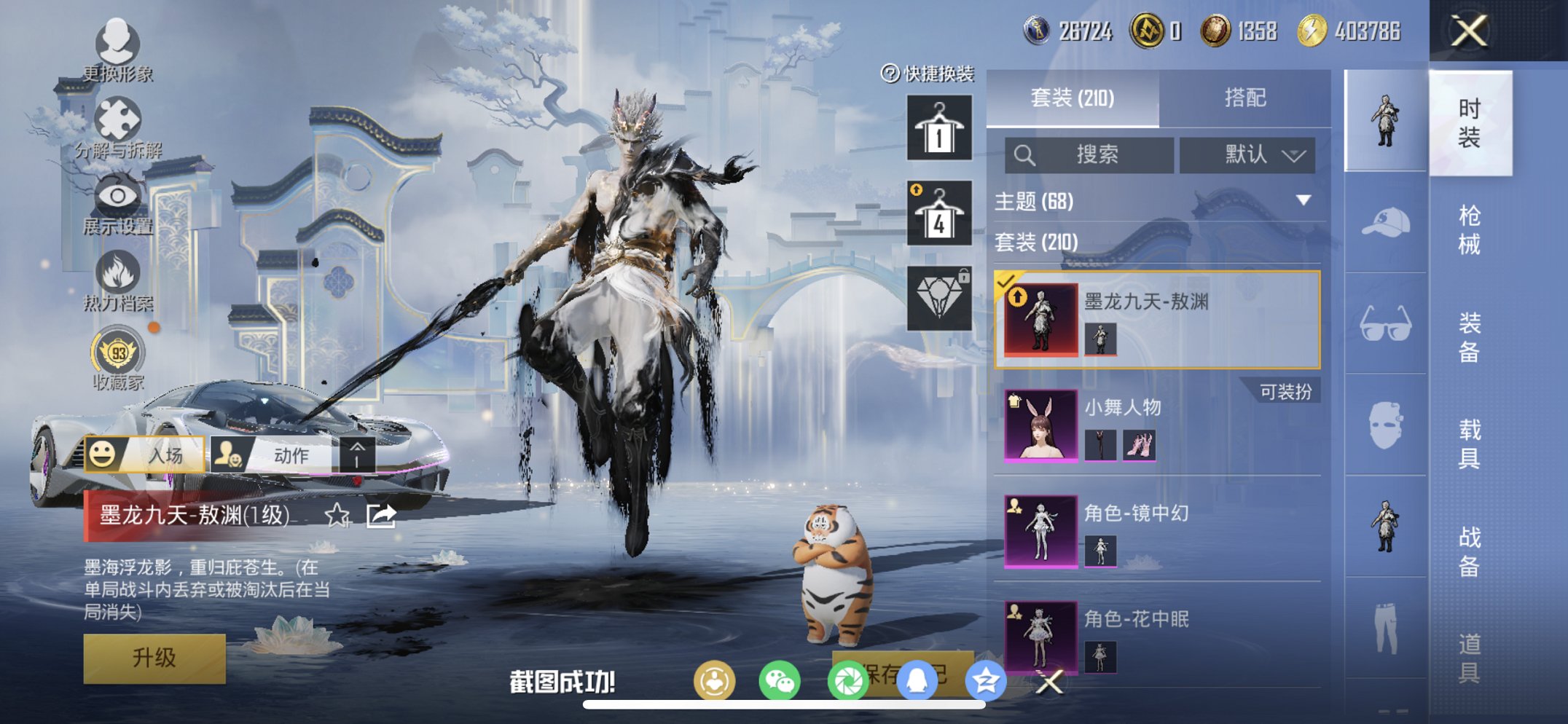
Task: Open the 默认 sort dropdown
Action: click(x=1247, y=154)
